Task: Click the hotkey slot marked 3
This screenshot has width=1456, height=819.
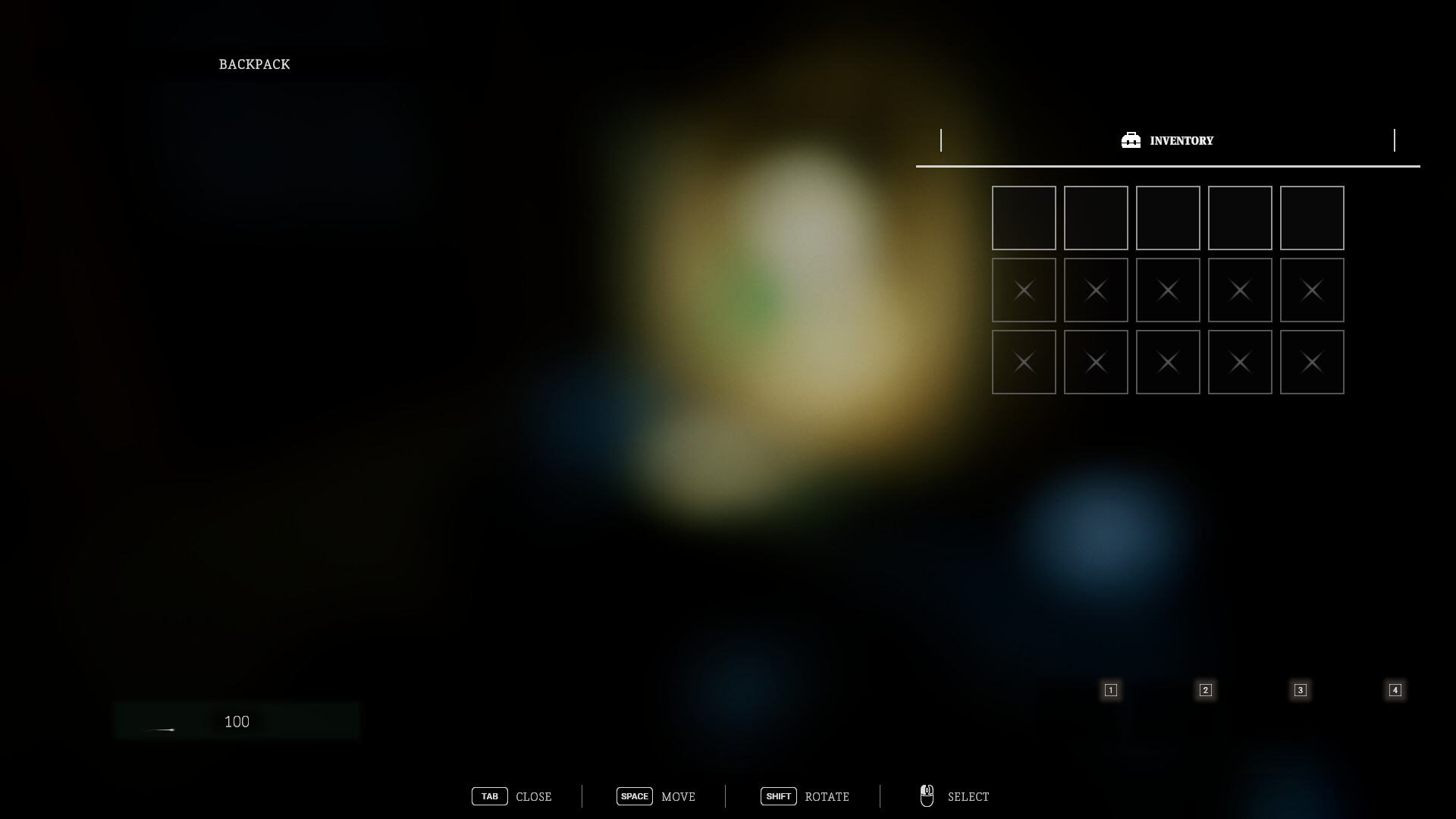Action: (1301, 690)
